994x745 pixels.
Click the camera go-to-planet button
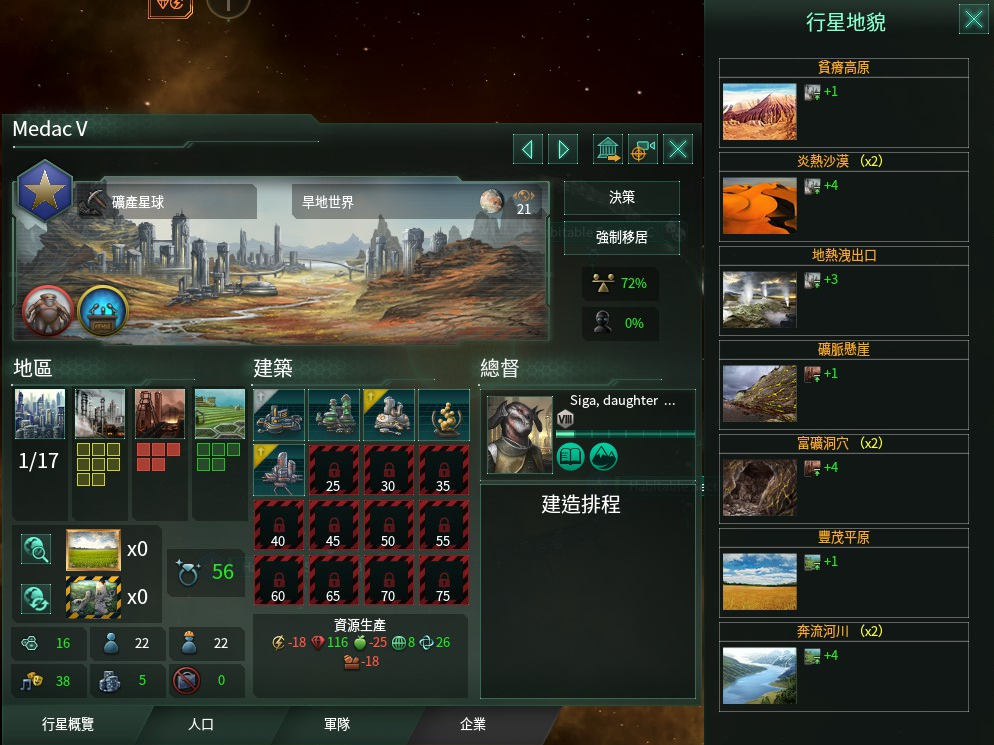point(643,150)
